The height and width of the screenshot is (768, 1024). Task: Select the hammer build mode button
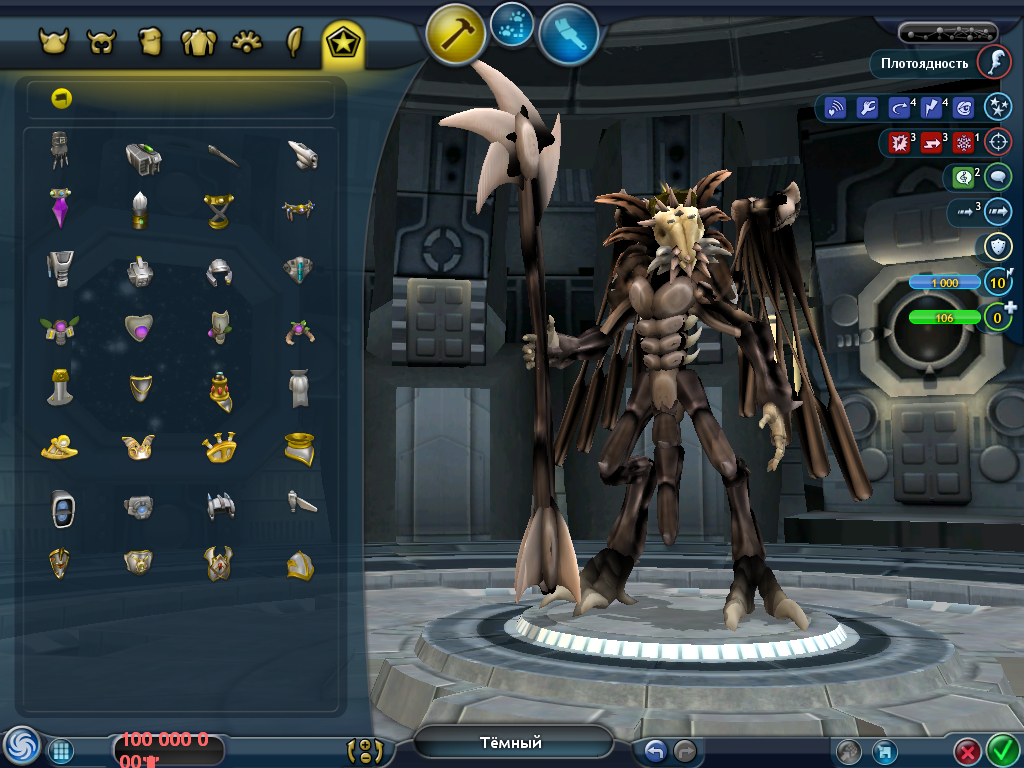point(456,33)
